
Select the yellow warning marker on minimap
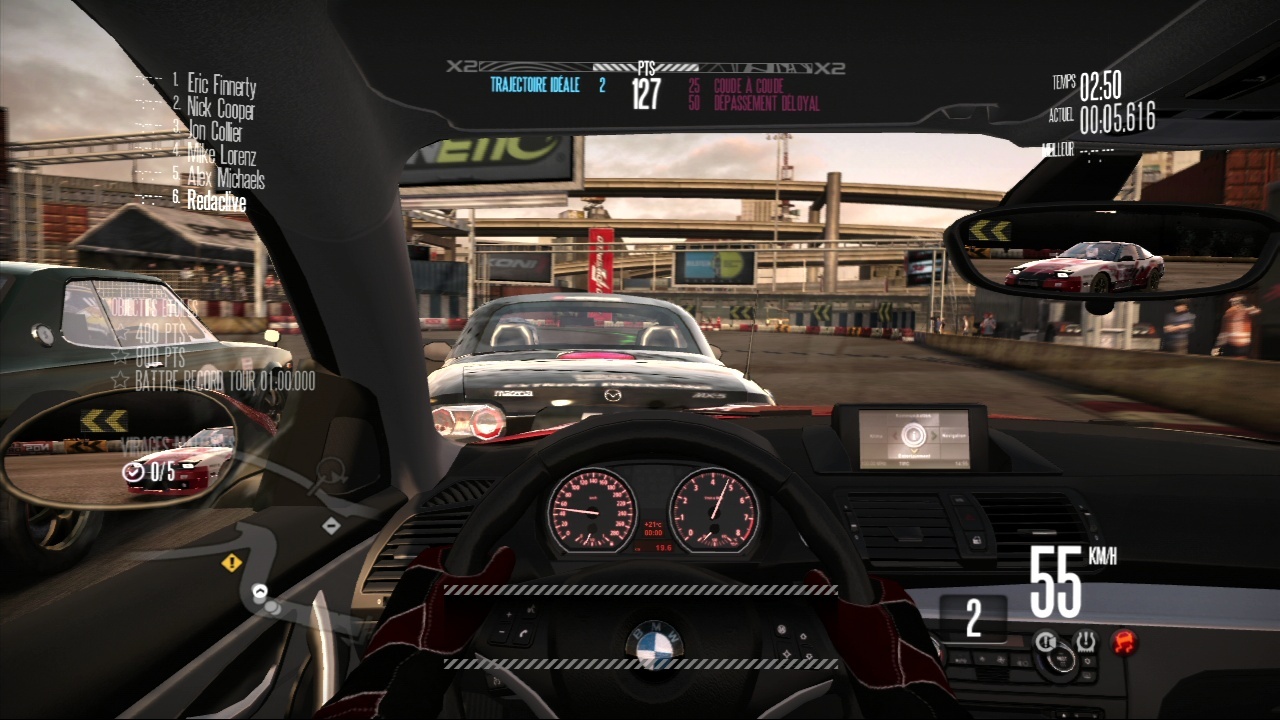coord(232,563)
